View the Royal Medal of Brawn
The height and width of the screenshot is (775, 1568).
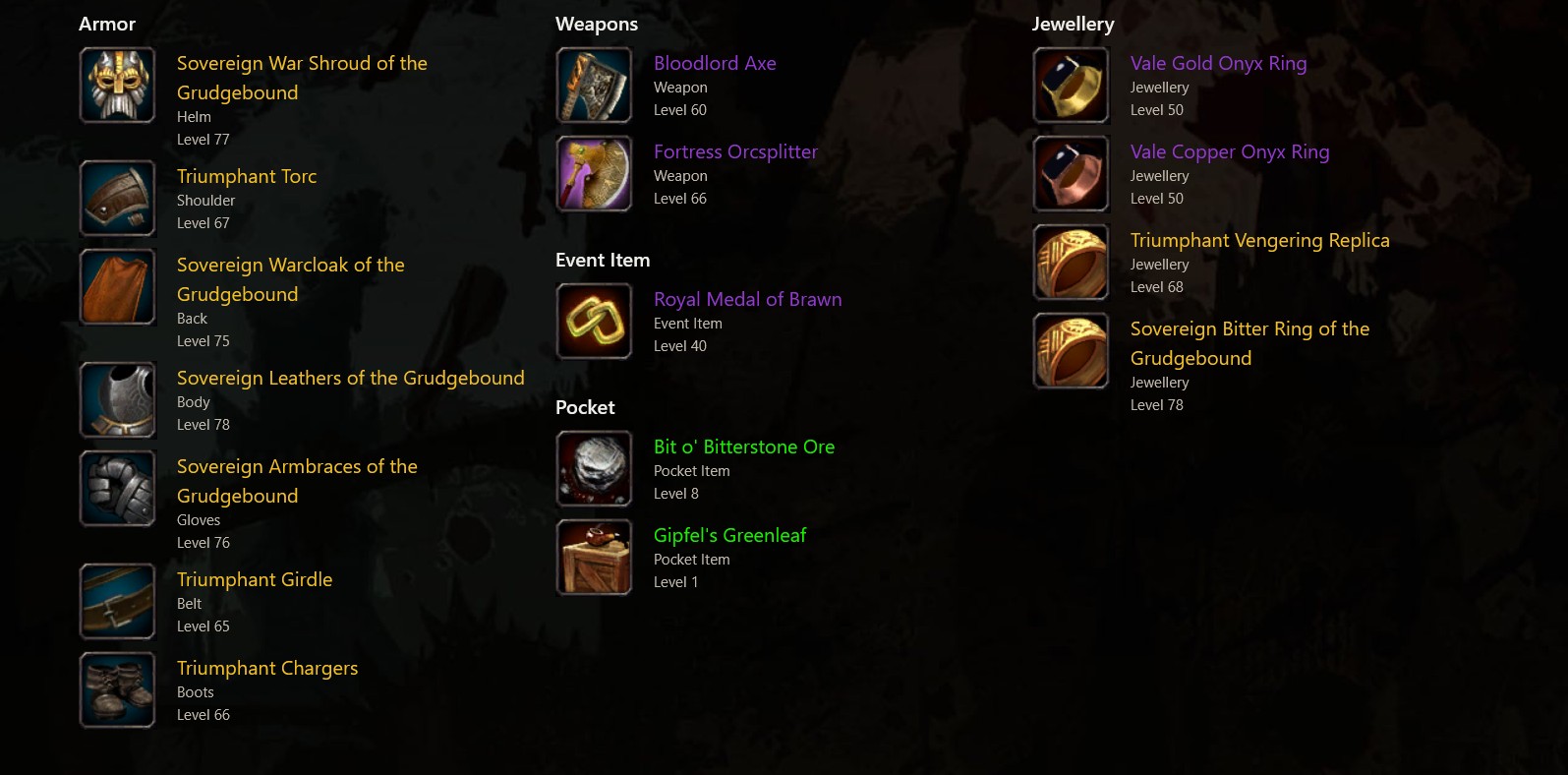pos(747,299)
